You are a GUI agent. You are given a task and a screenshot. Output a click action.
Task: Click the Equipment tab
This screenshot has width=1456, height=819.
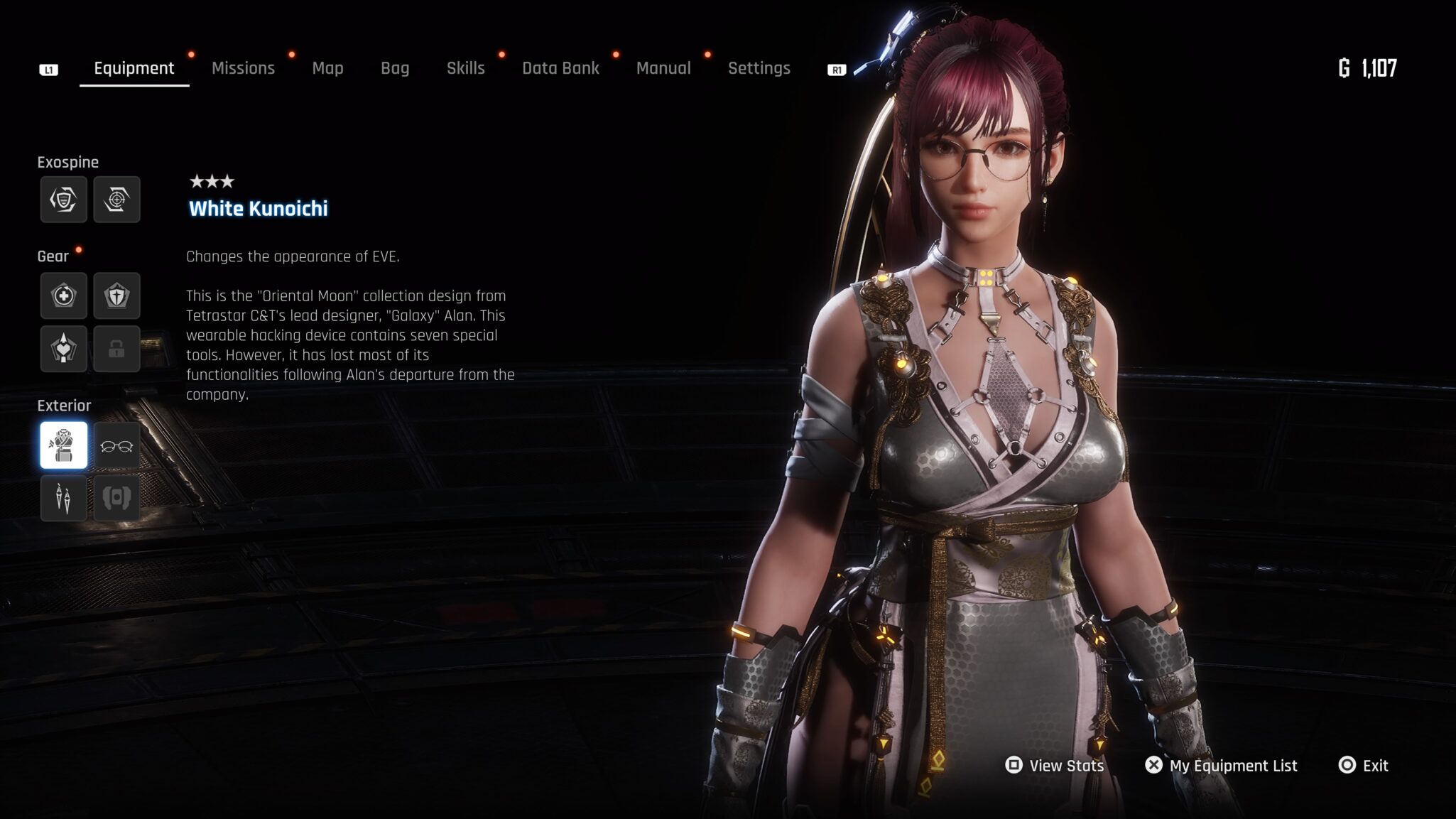click(134, 68)
